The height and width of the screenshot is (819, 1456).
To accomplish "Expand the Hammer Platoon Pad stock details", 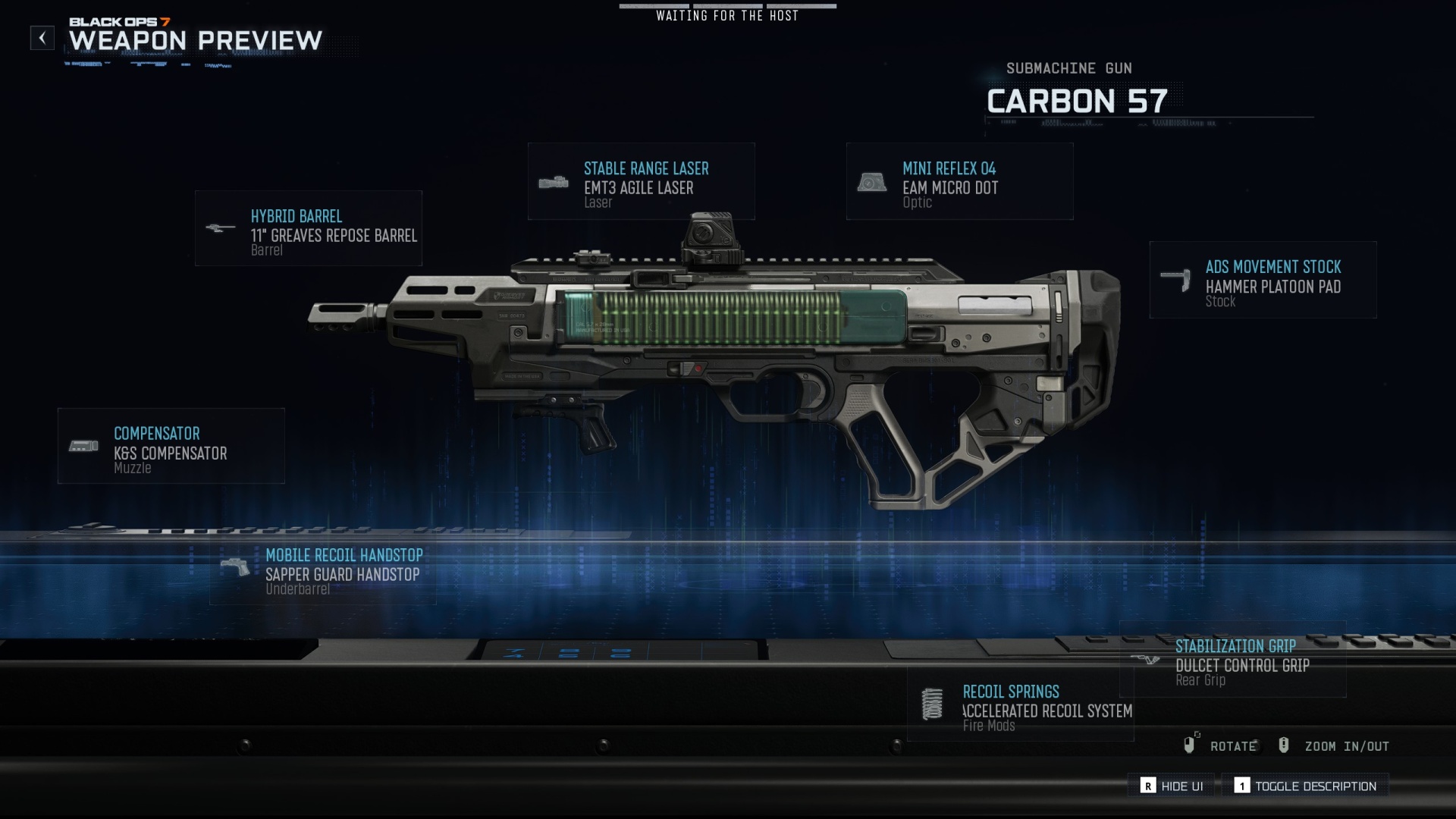I will [1263, 281].
